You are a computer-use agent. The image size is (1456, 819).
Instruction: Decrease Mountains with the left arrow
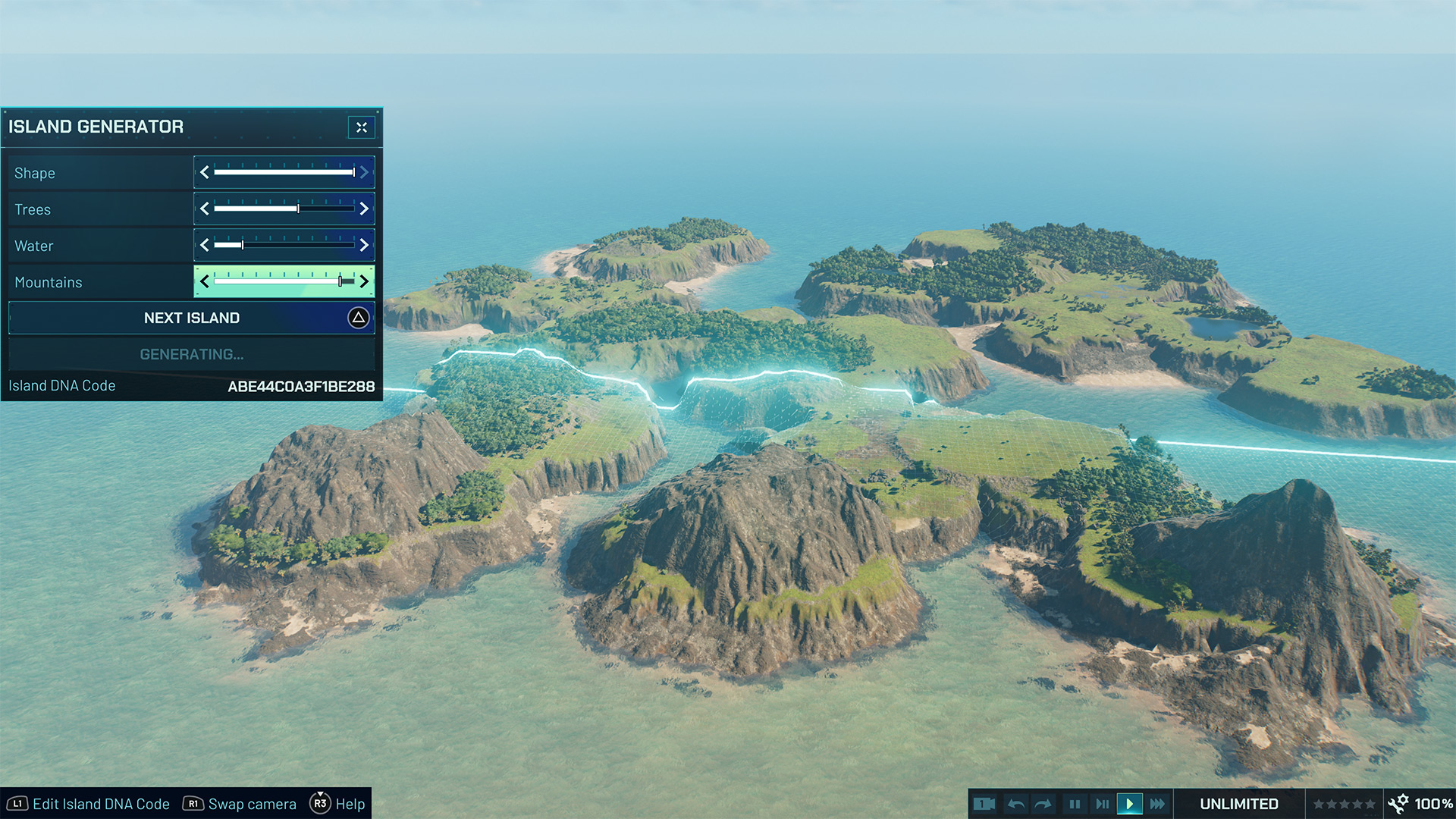[205, 281]
